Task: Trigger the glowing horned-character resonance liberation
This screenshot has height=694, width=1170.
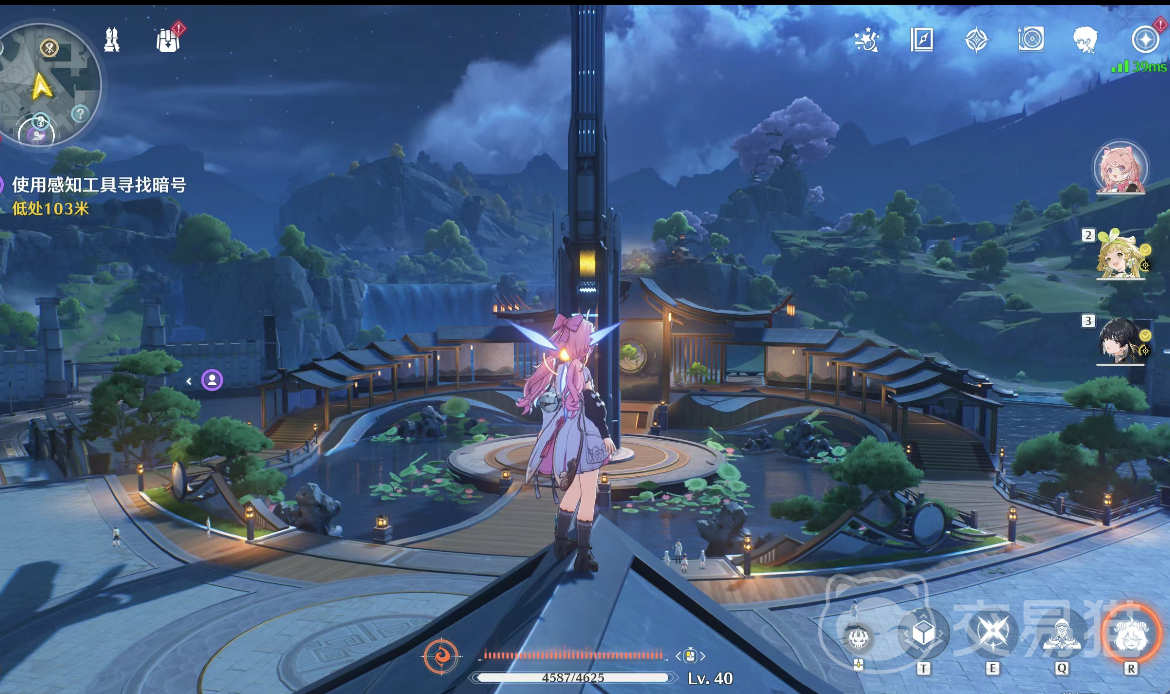Action: pos(1131,632)
